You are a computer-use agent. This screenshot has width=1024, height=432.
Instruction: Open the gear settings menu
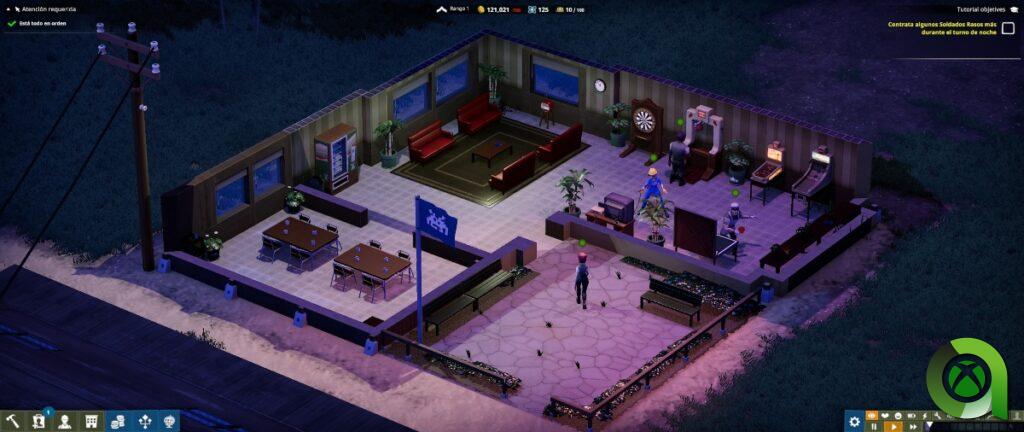(x=854, y=421)
